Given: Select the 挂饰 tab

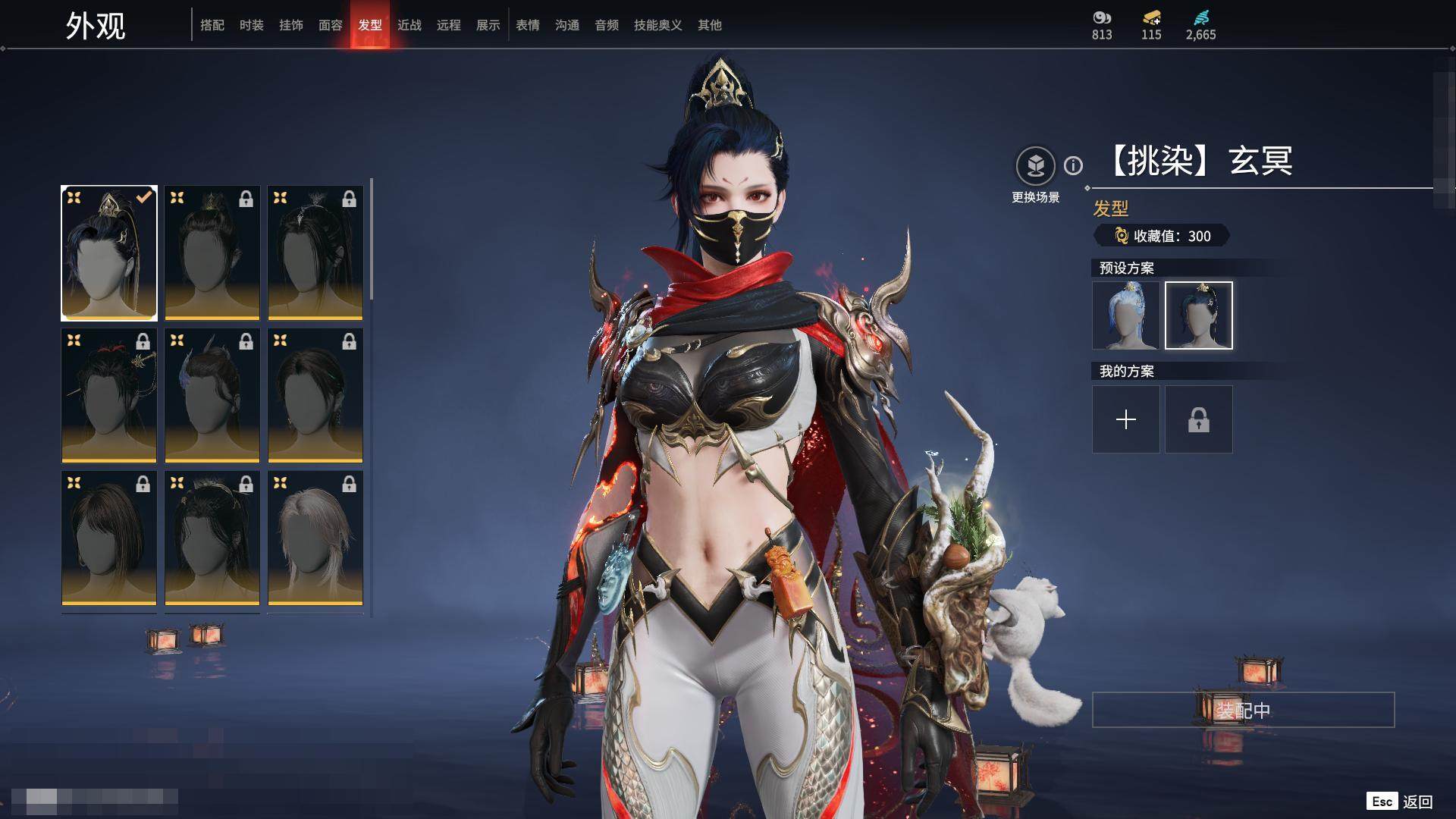Looking at the screenshot, I should (291, 25).
